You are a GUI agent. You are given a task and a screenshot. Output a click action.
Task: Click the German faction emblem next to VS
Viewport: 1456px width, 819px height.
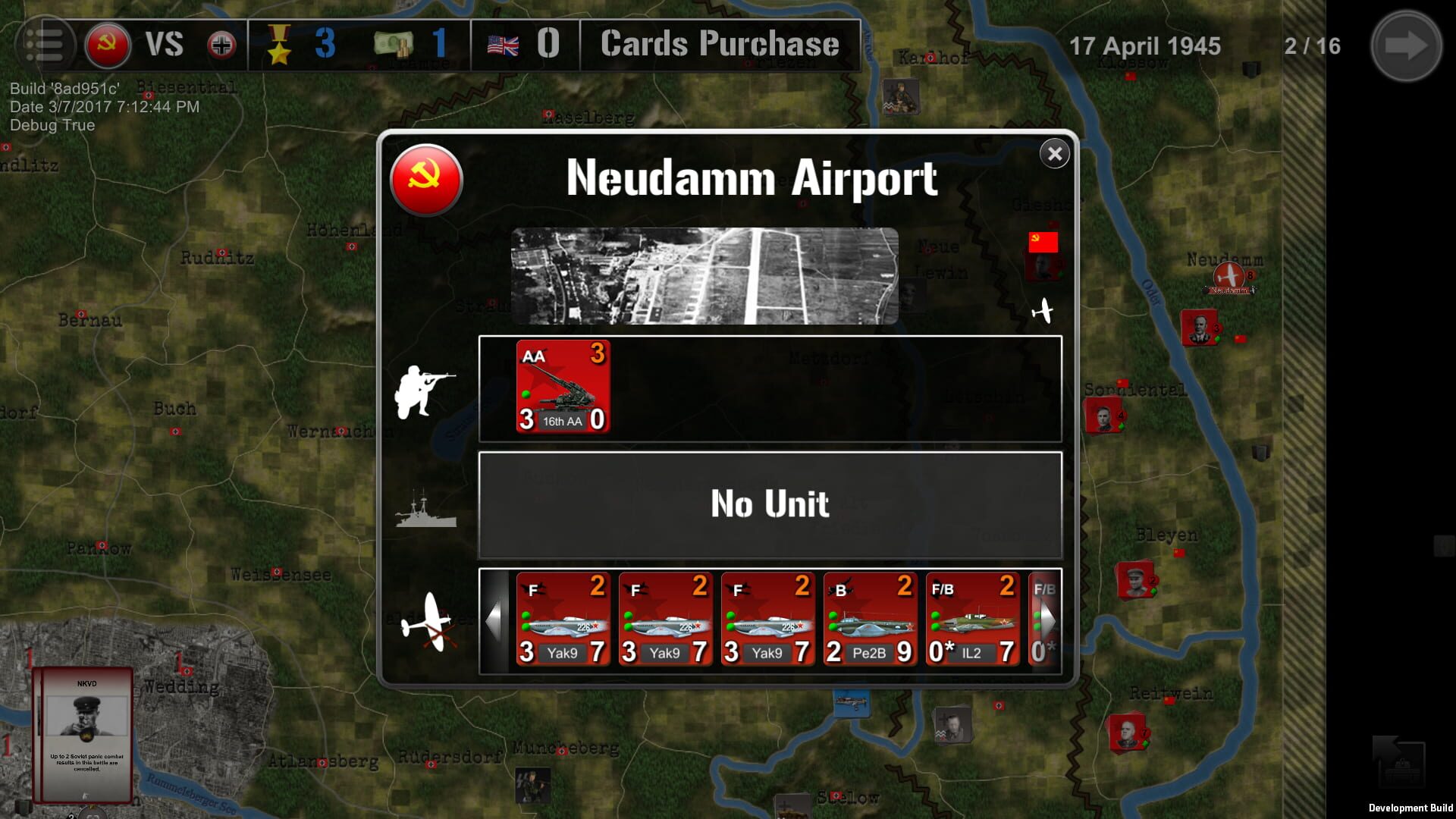tap(221, 43)
